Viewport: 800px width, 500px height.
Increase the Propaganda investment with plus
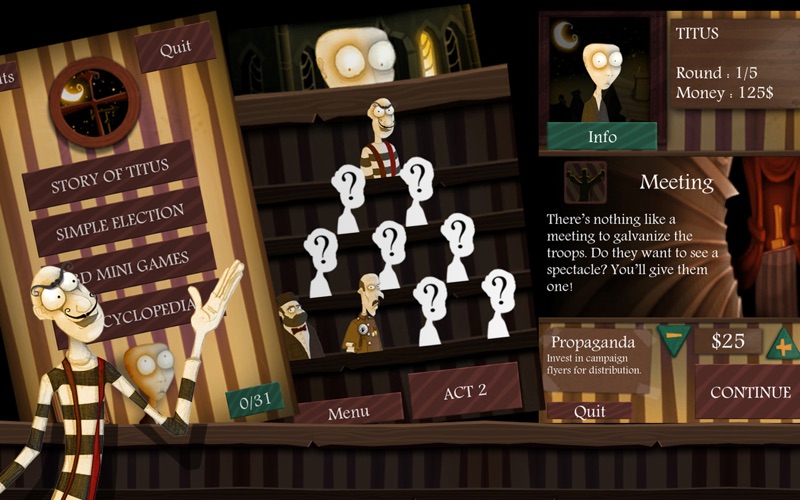coord(782,342)
